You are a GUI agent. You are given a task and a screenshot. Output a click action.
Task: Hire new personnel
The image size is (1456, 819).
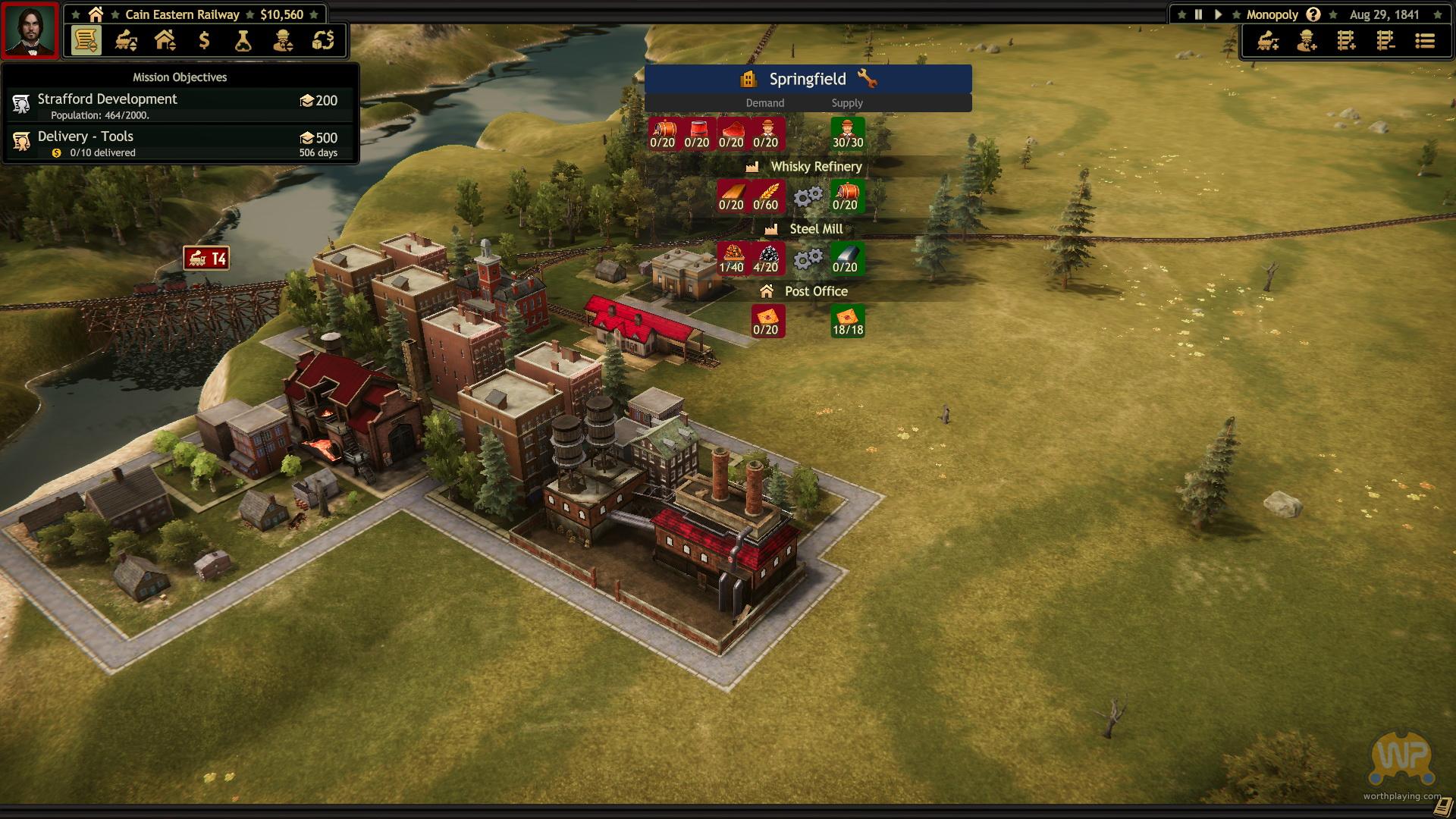click(x=1307, y=41)
